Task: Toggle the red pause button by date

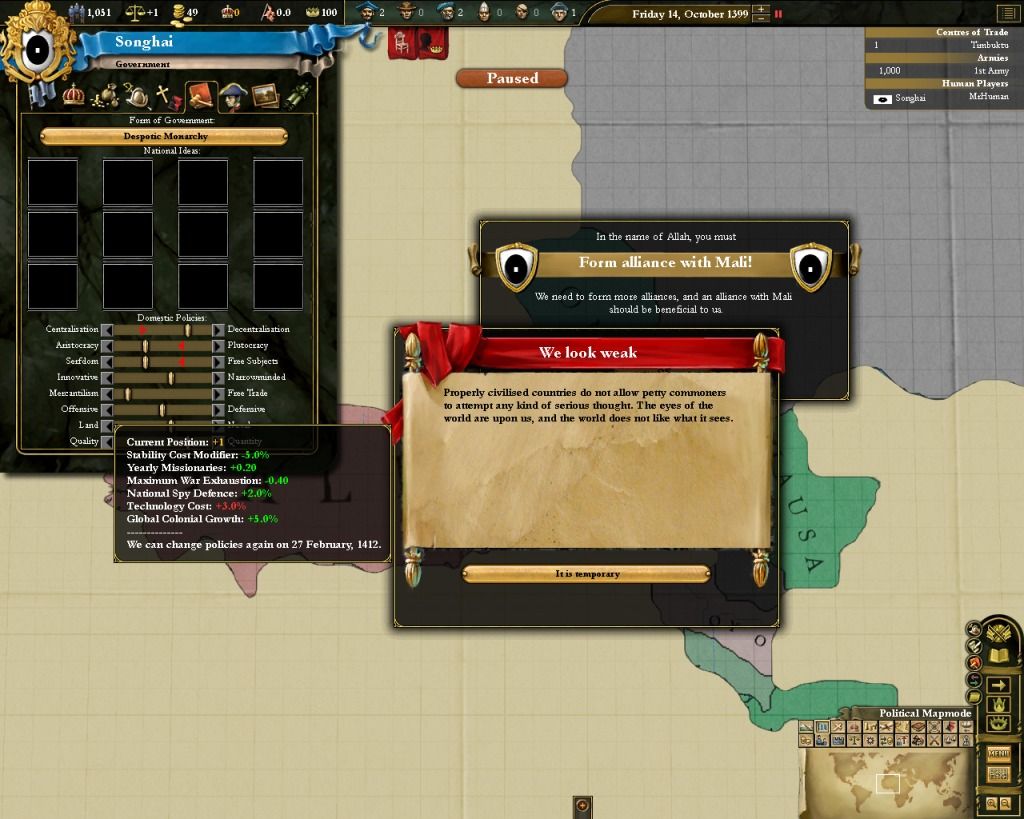Action: pyautogui.click(x=779, y=14)
